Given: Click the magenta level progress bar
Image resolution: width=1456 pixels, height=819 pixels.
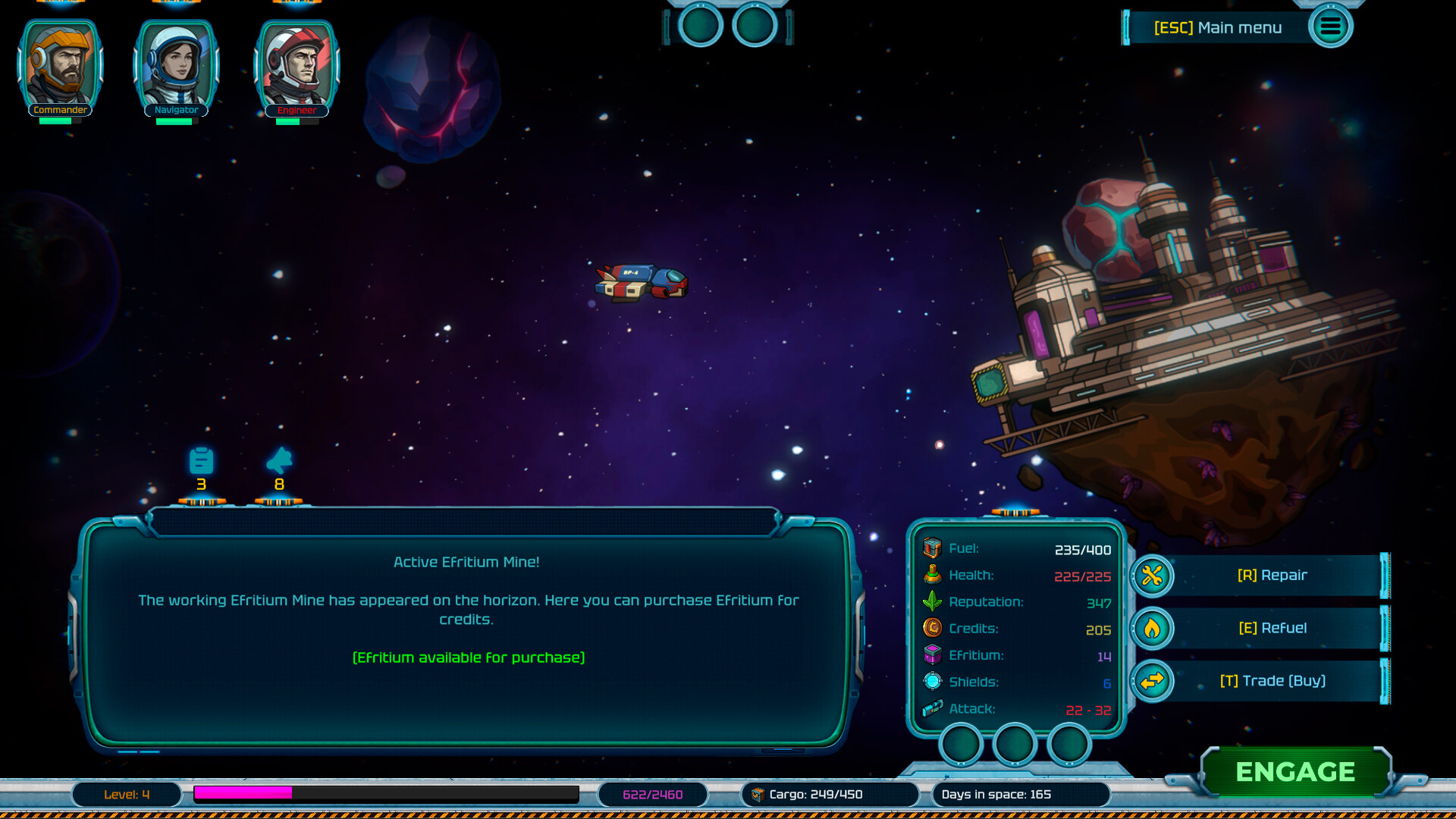Looking at the screenshot, I should click(243, 795).
